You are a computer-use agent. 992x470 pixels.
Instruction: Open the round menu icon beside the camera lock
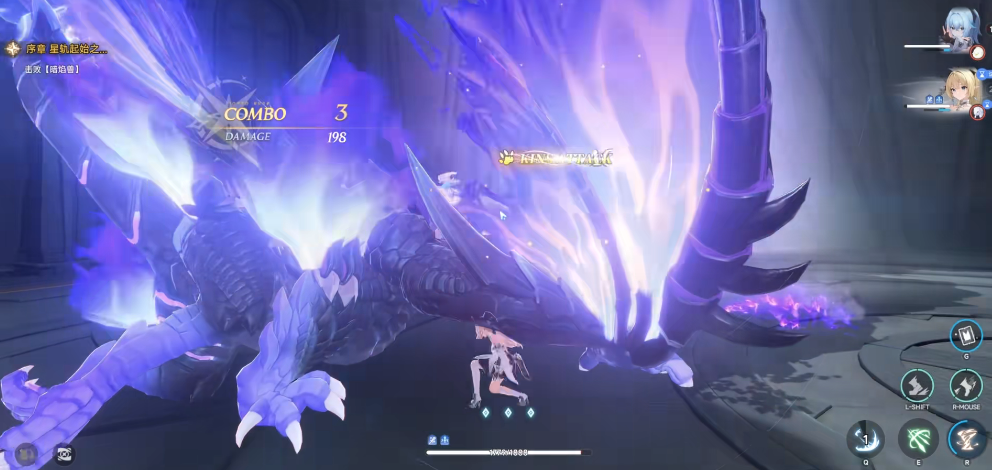tap(27, 452)
